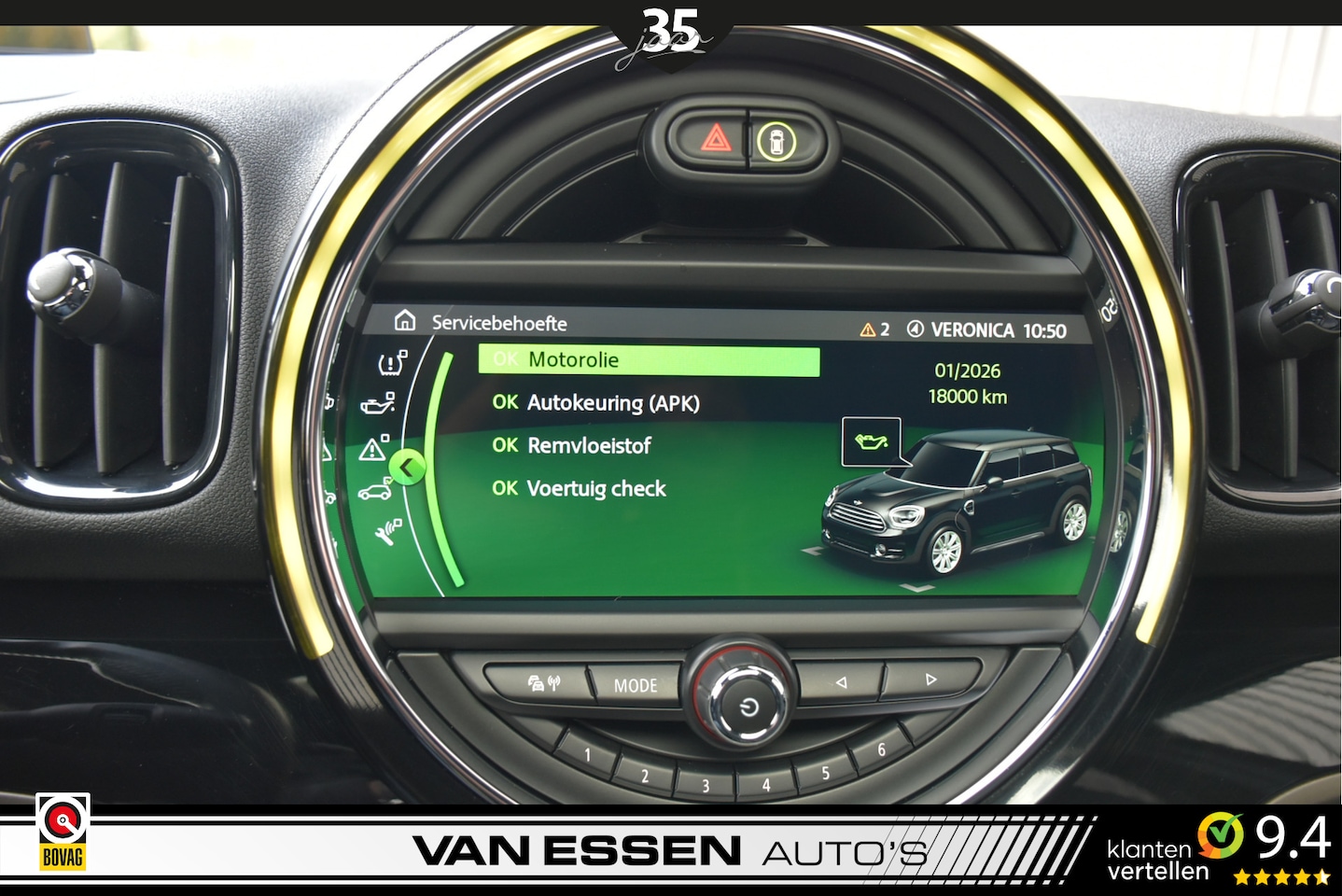Select the car service sidebar icon

pyautogui.click(x=375, y=491)
